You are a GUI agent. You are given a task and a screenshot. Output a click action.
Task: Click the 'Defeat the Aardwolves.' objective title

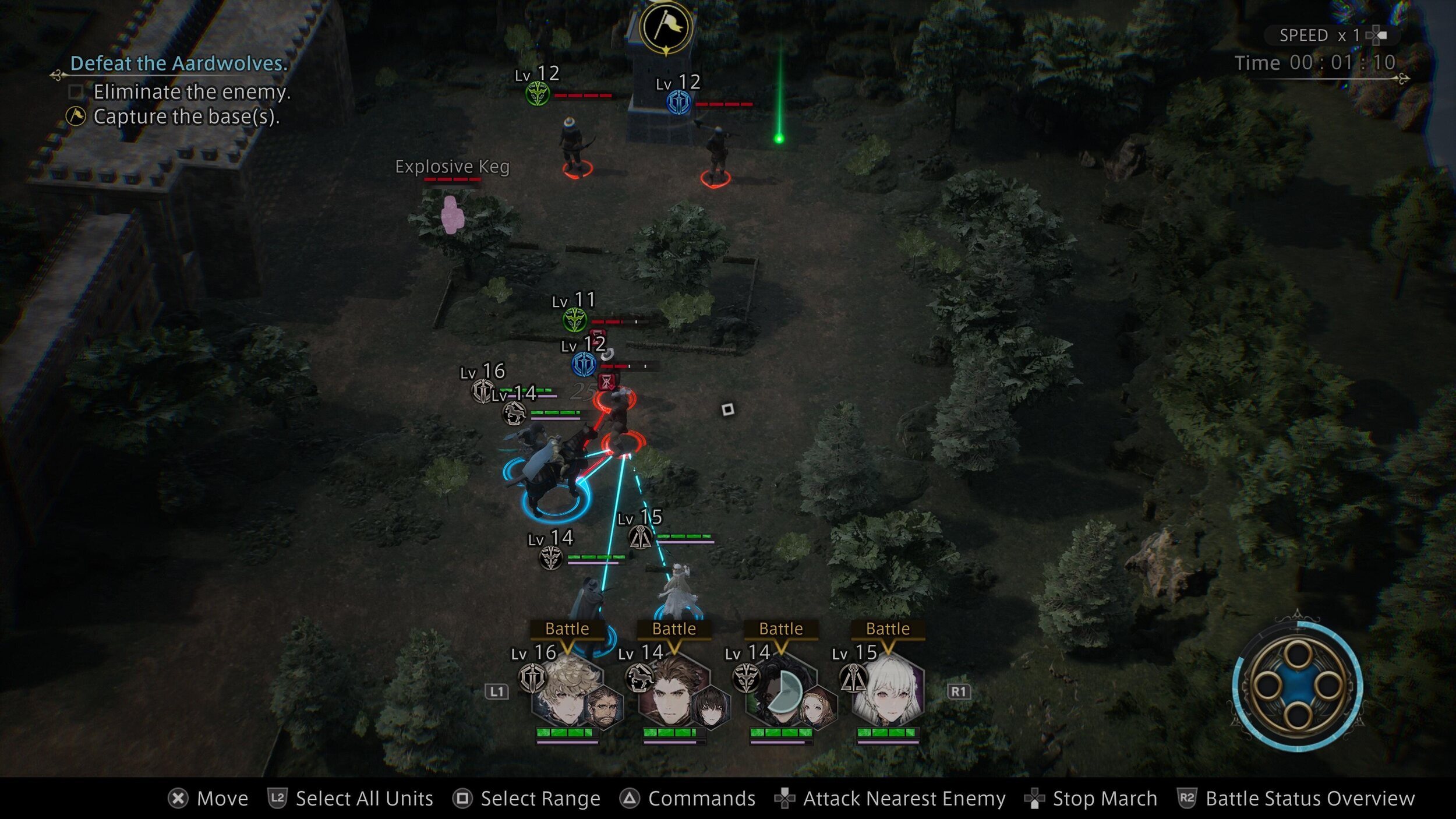click(179, 63)
